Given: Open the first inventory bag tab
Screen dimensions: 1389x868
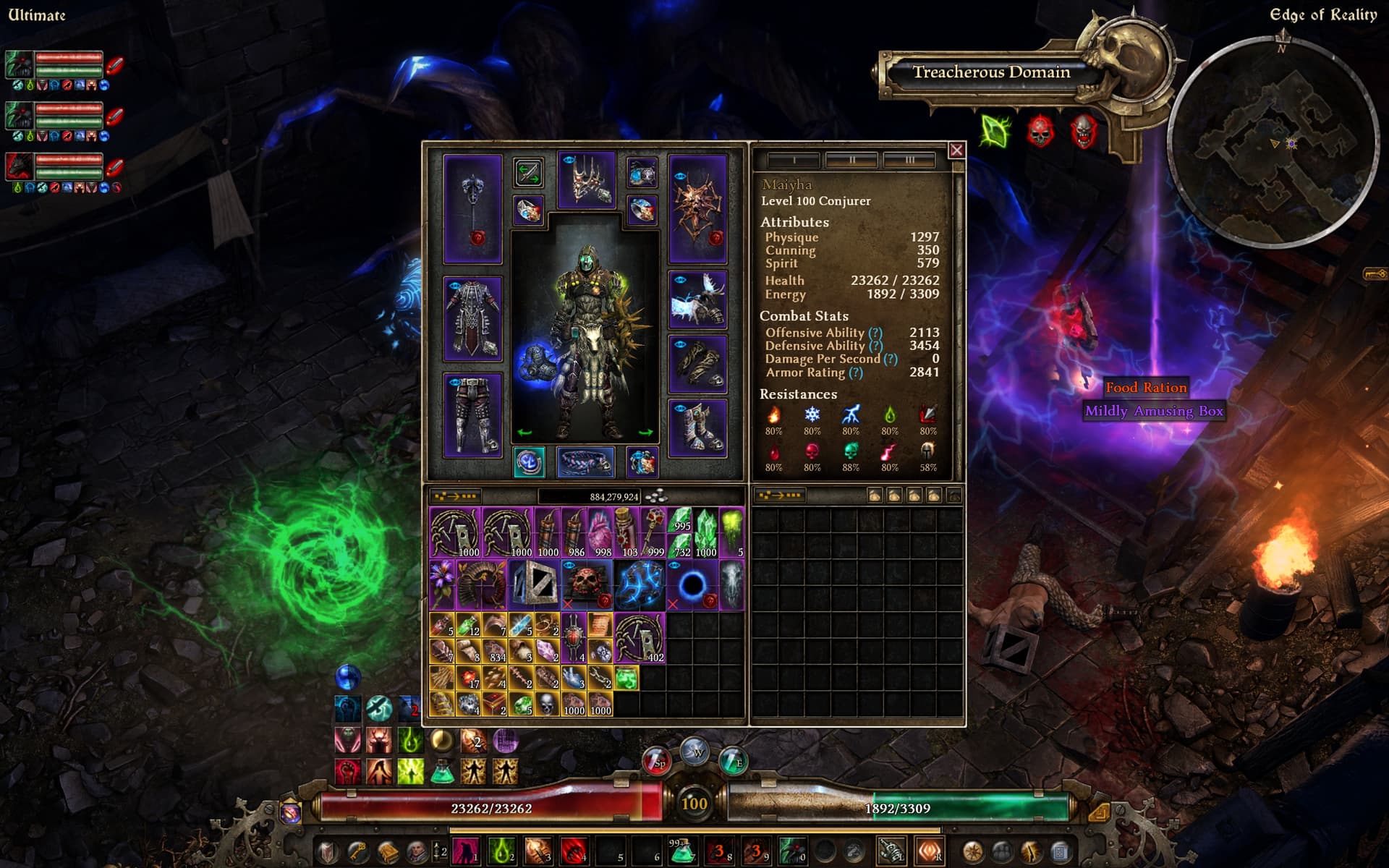Looking at the screenshot, I should tap(875, 495).
